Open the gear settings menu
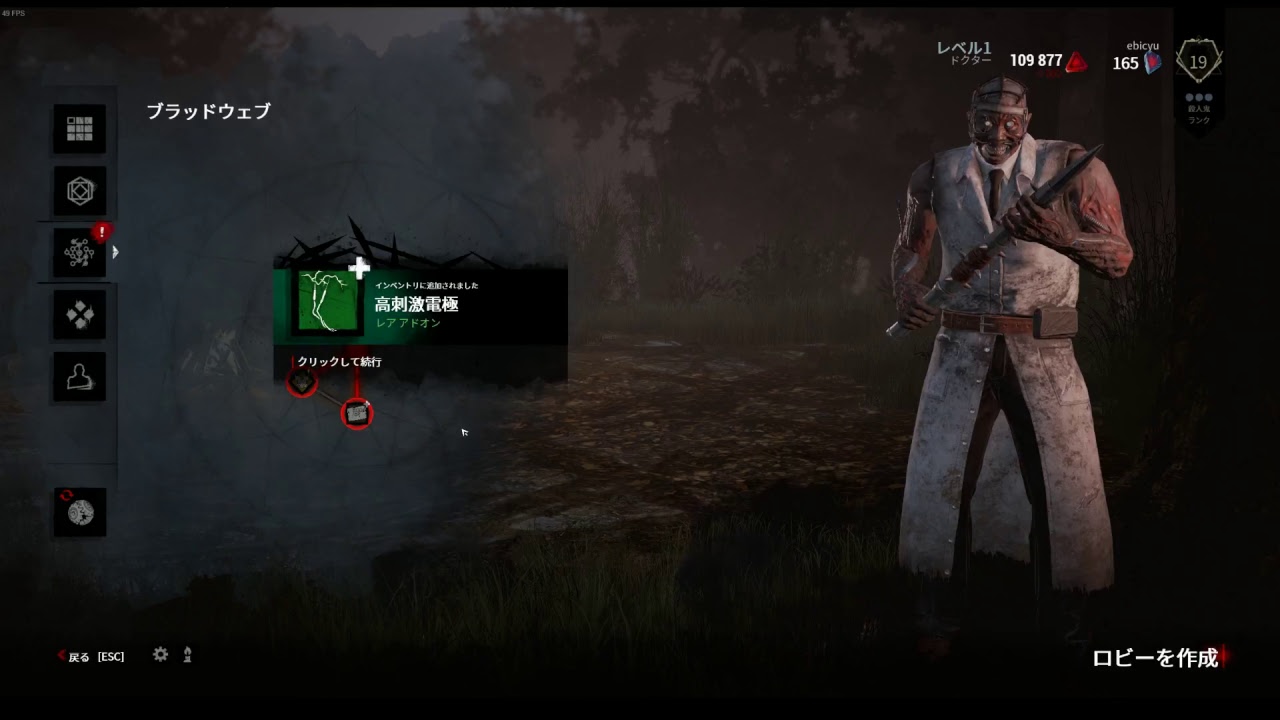 point(160,655)
